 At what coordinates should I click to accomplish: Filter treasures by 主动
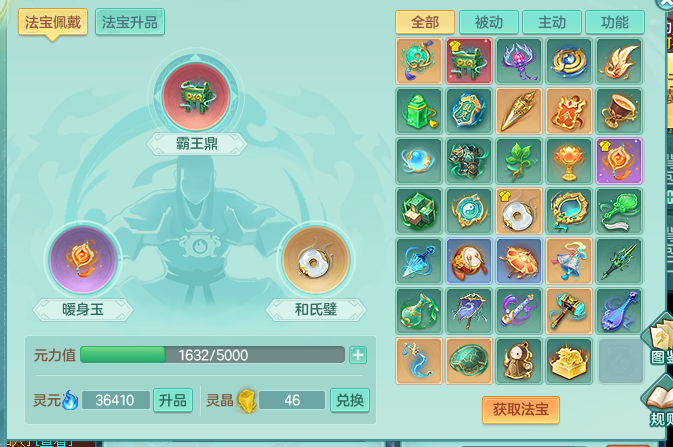tap(552, 23)
